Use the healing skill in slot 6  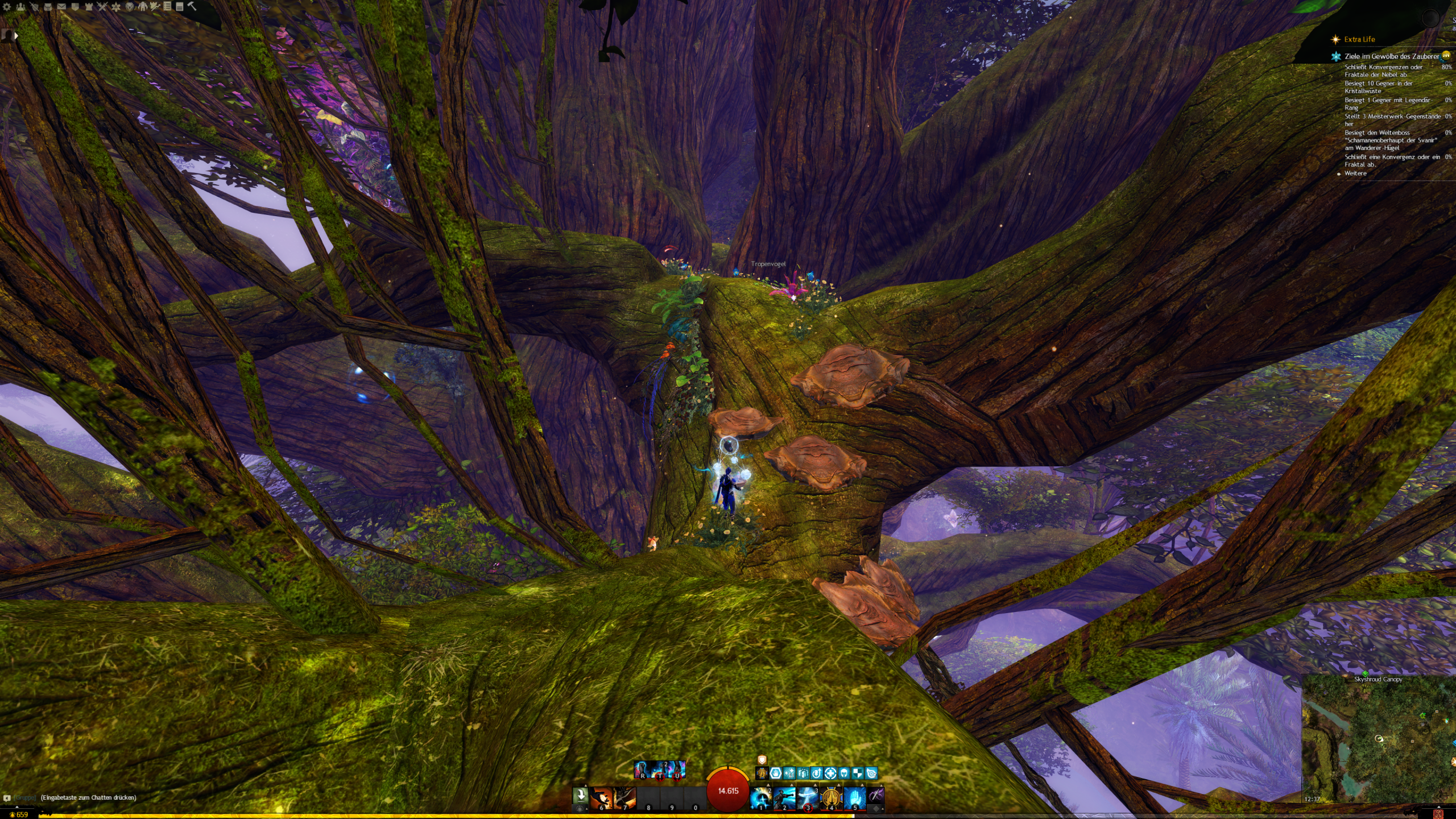601,797
